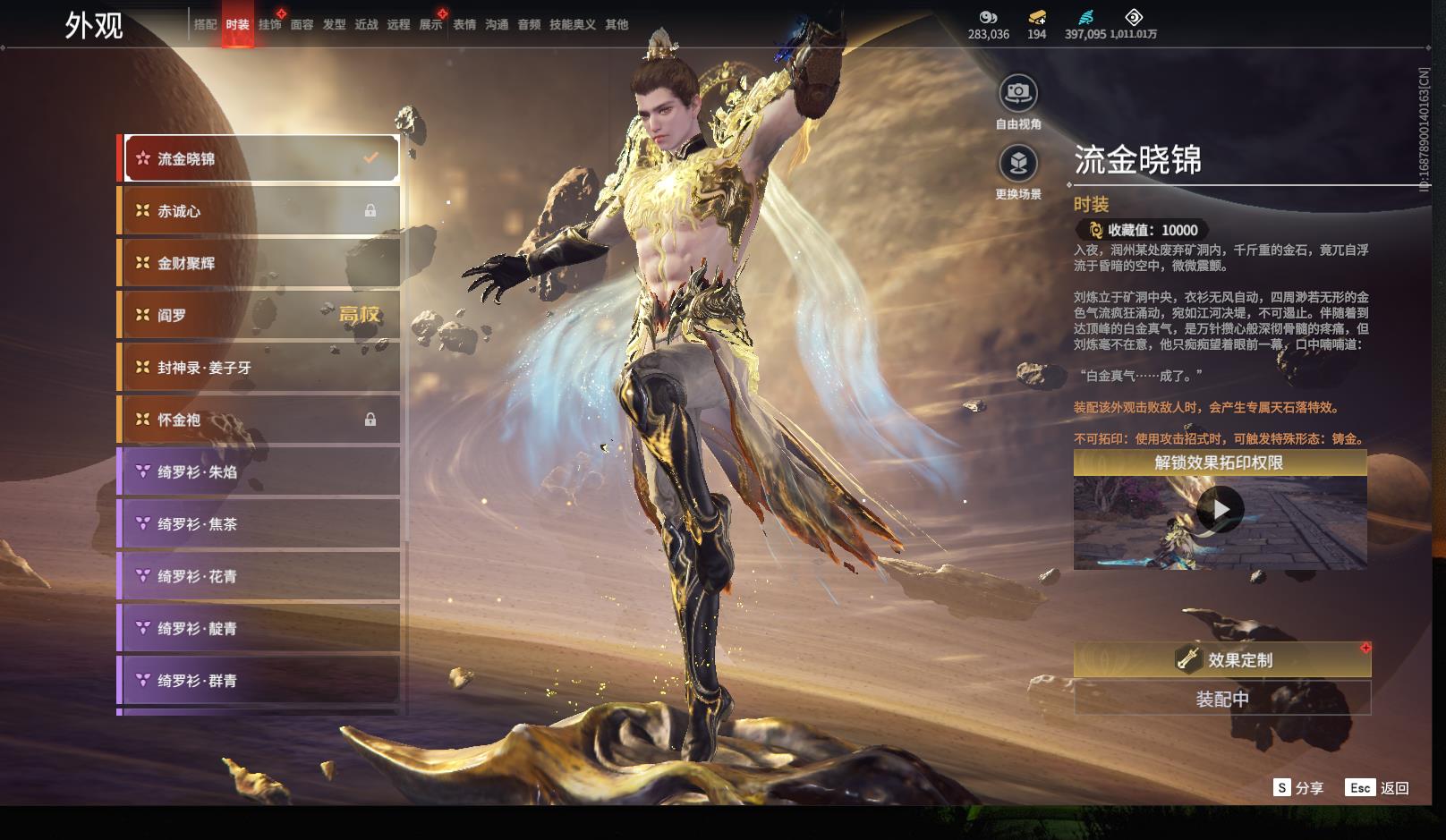Select the 绮罗衫·花青 outfit
This screenshot has width=1446, height=840.
(x=260, y=576)
